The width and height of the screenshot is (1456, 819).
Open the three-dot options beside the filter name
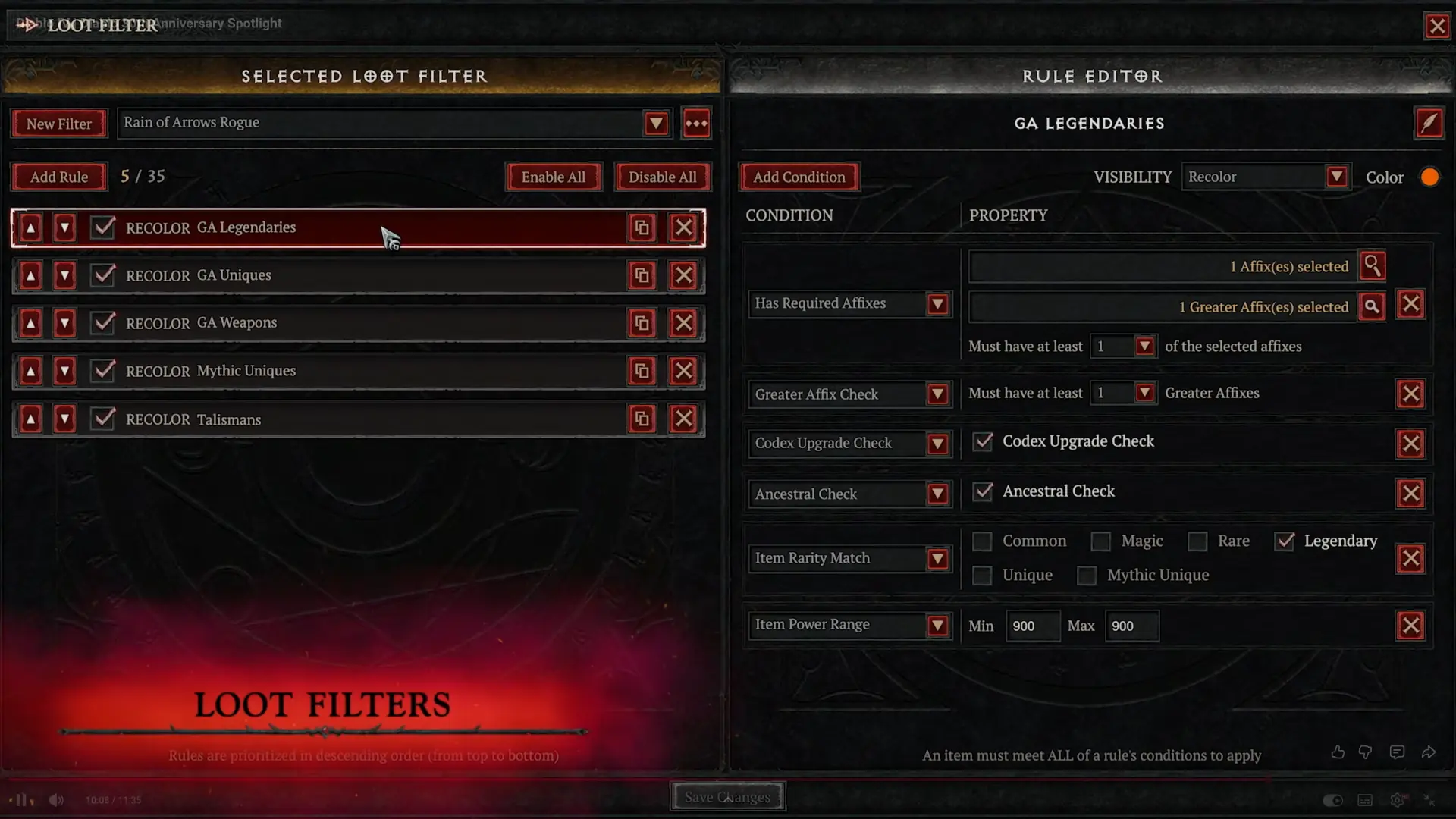pos(695,123)
